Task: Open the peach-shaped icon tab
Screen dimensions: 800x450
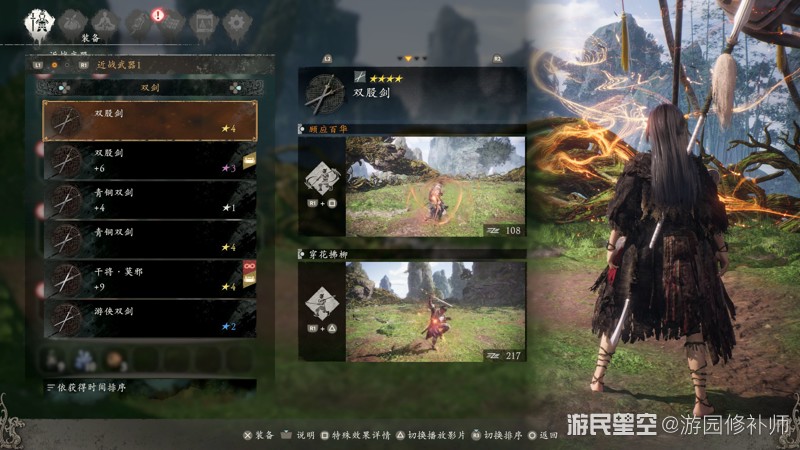Action: [71, 20]
